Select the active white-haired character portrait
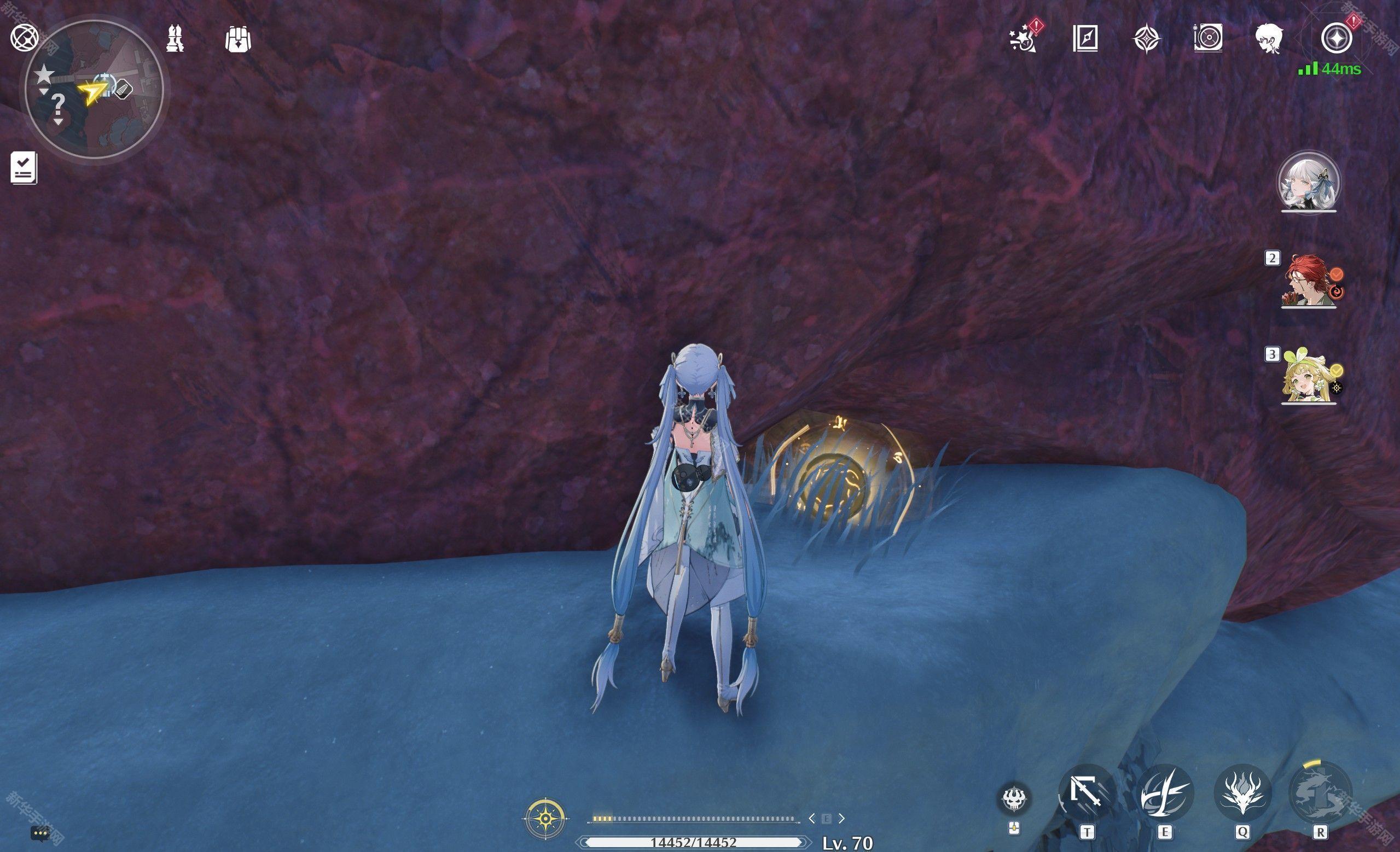 1308,182
